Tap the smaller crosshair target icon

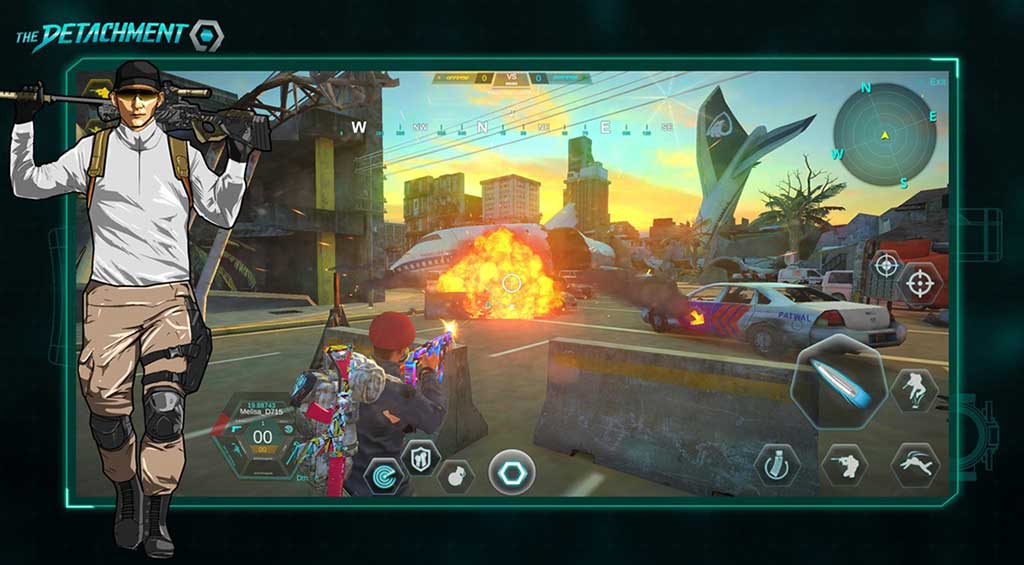tap(886, 264)
